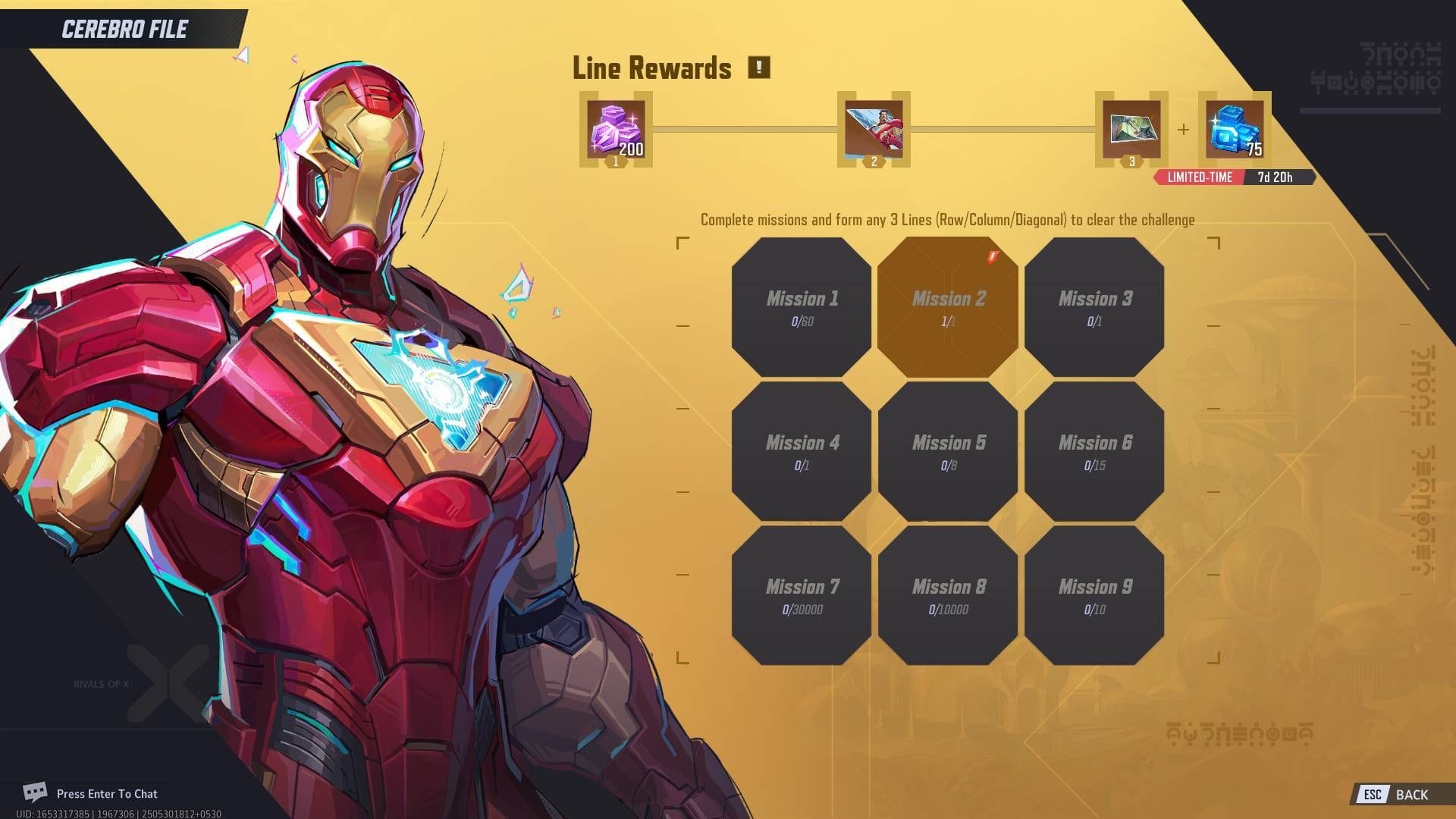Expand Mission 1 details

(x=802, y=307)
